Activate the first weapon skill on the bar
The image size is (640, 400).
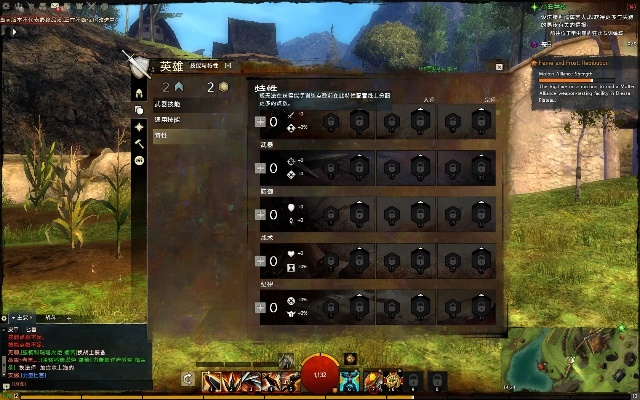click(213, 381)
